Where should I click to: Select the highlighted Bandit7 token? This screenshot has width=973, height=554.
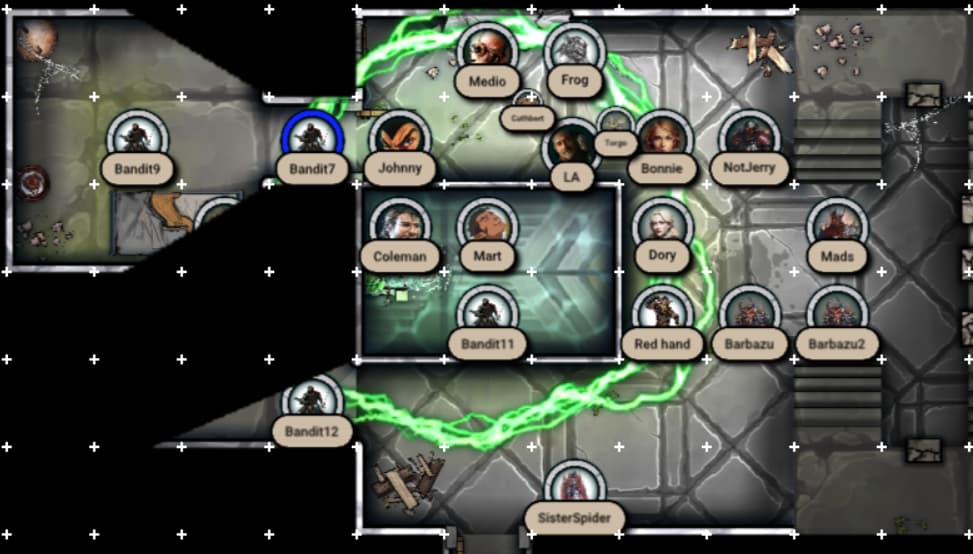313,139
